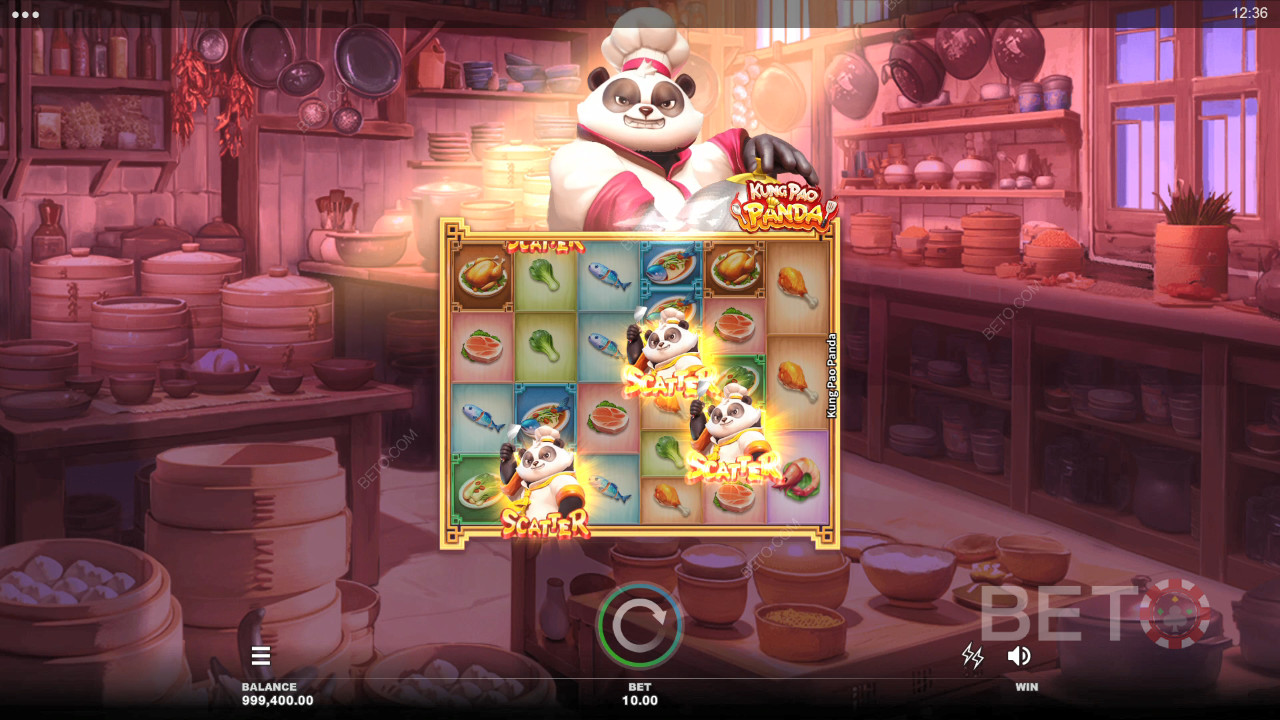Viewport: 1280px width, 720px height.
Task: Open the three-dot overflow menu
Action: pyautogui.click(x=25, y=14)
